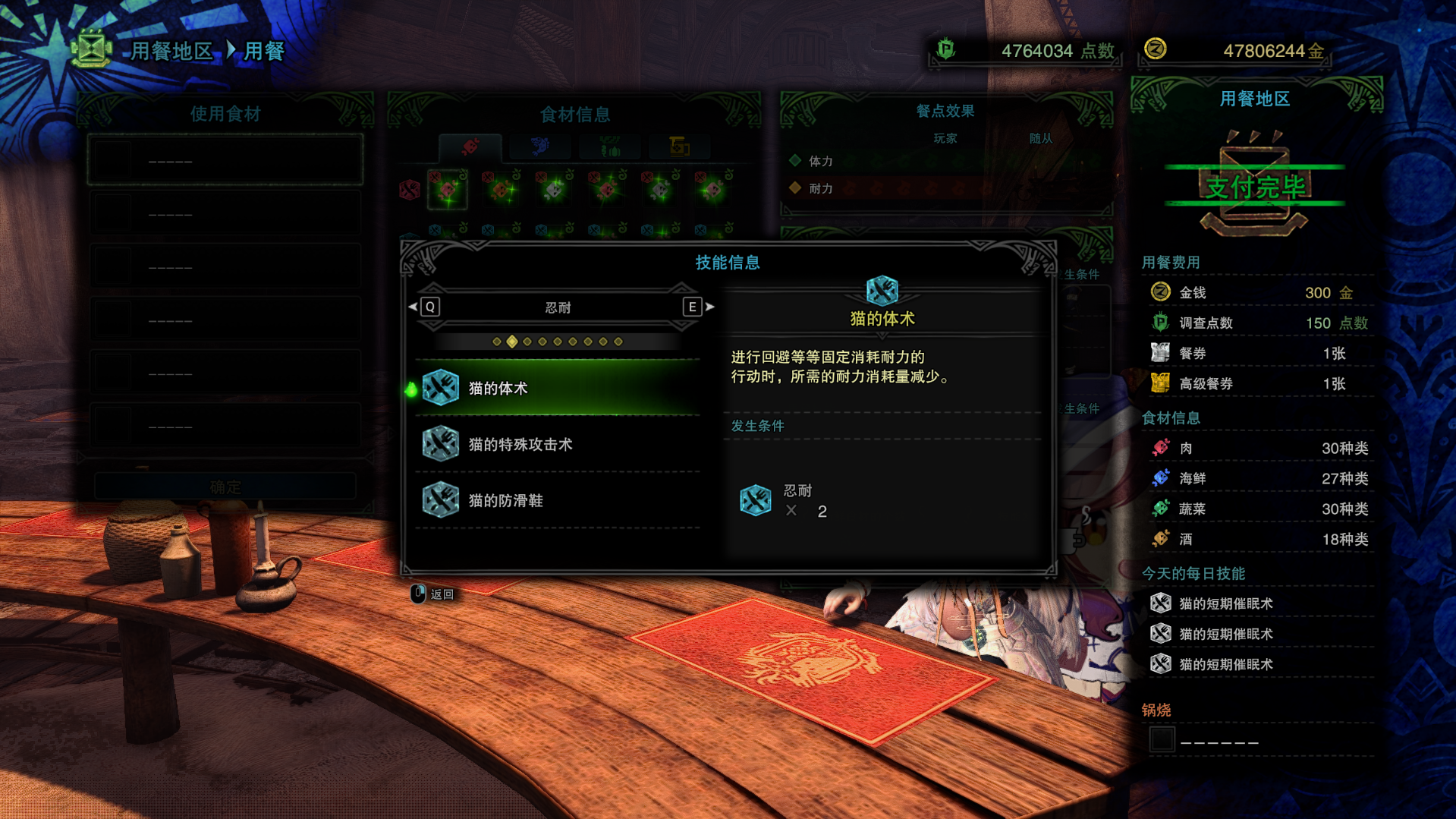Choose the 猫的特殊攻击术 skill row
1456x819 pixels.
[558, 444]
